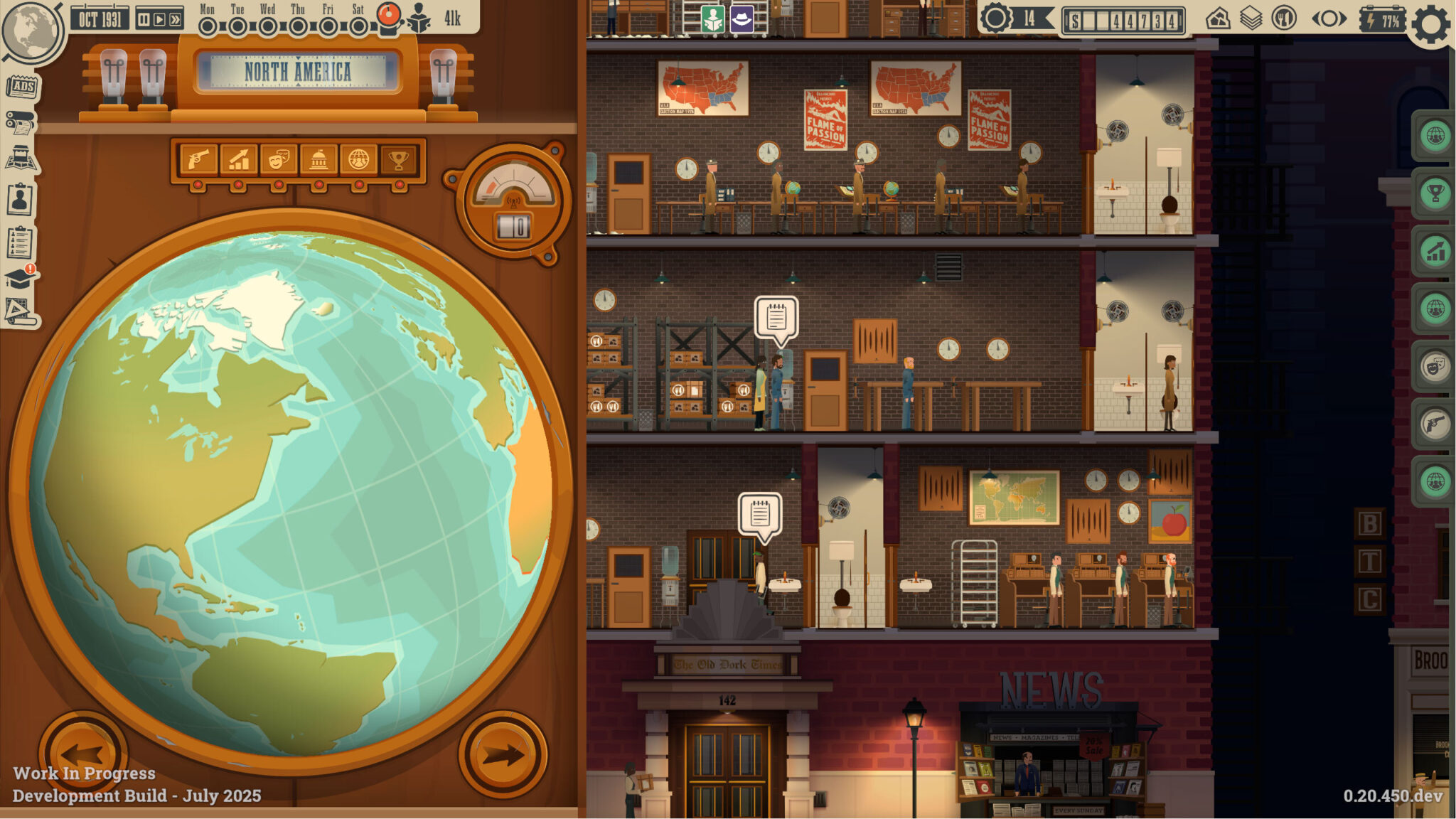Open the printing press icon on the left
Screen dimensions: 1456x819
tap(20, 121)
